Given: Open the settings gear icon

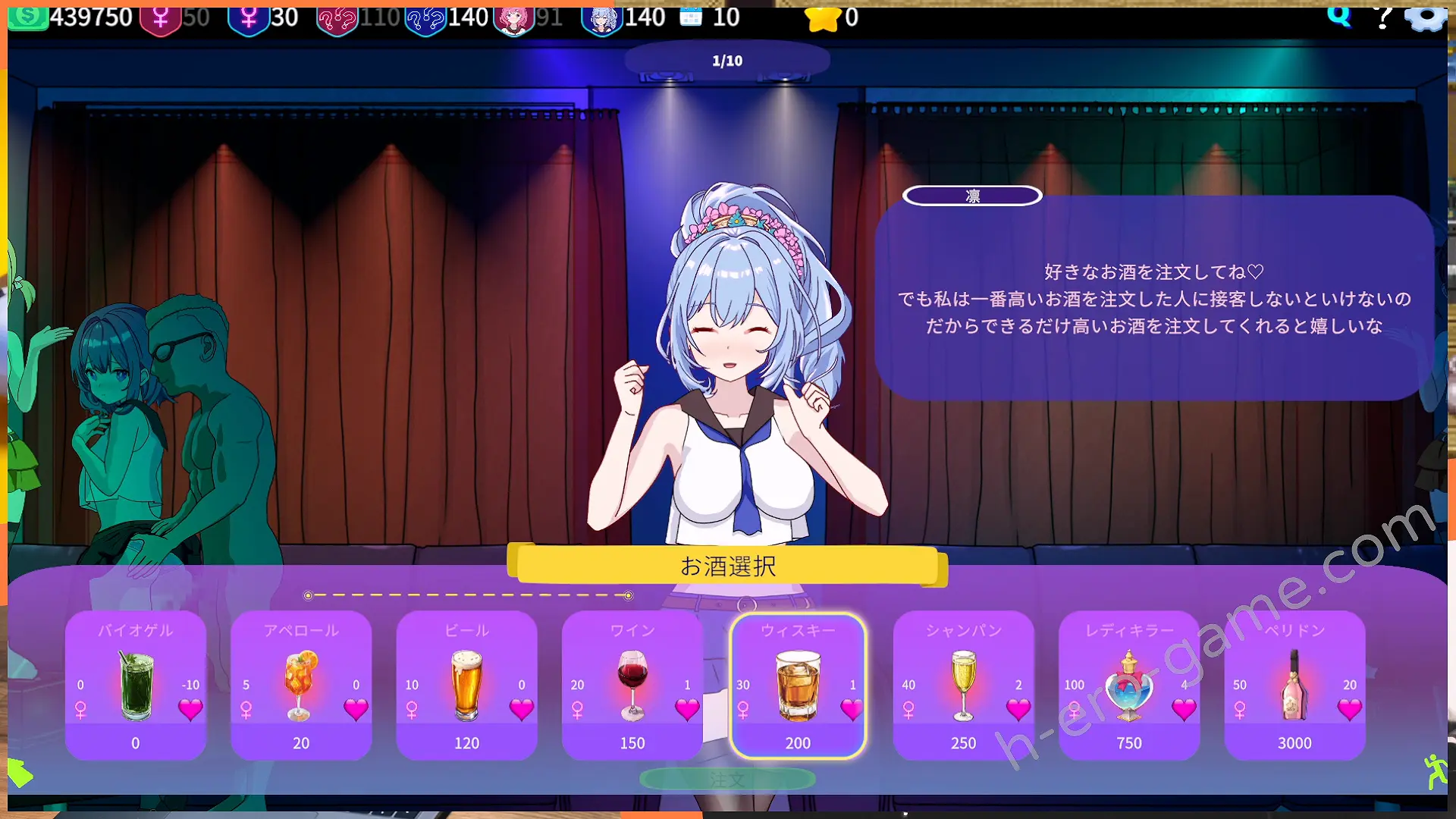Looking at the screenshot, I should 1426,17.
